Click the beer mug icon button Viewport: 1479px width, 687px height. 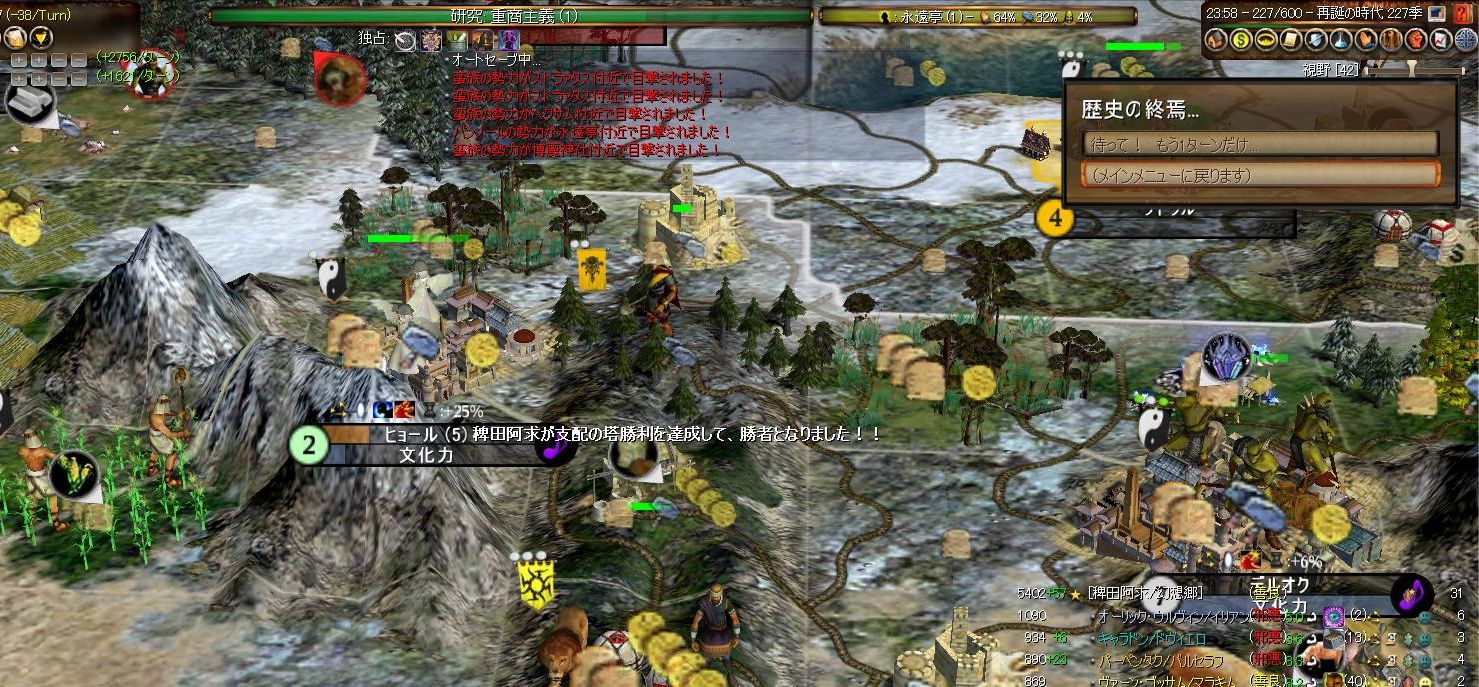tap(15, 38)
